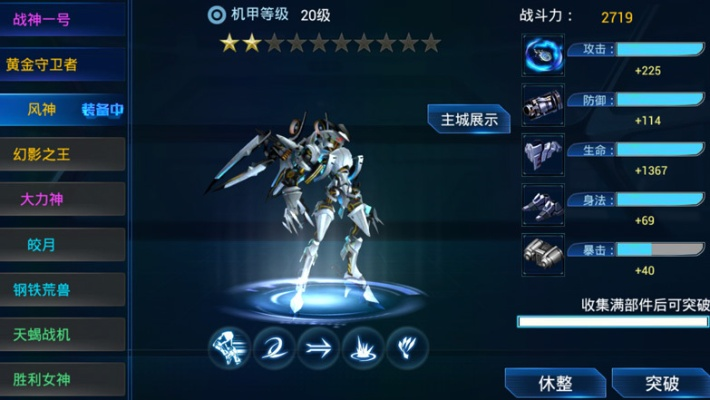Image resolution: width=710 pixels, height=400 pixels.
Task: Choose 胜利女神 from the list
Action: coord(62,379)
